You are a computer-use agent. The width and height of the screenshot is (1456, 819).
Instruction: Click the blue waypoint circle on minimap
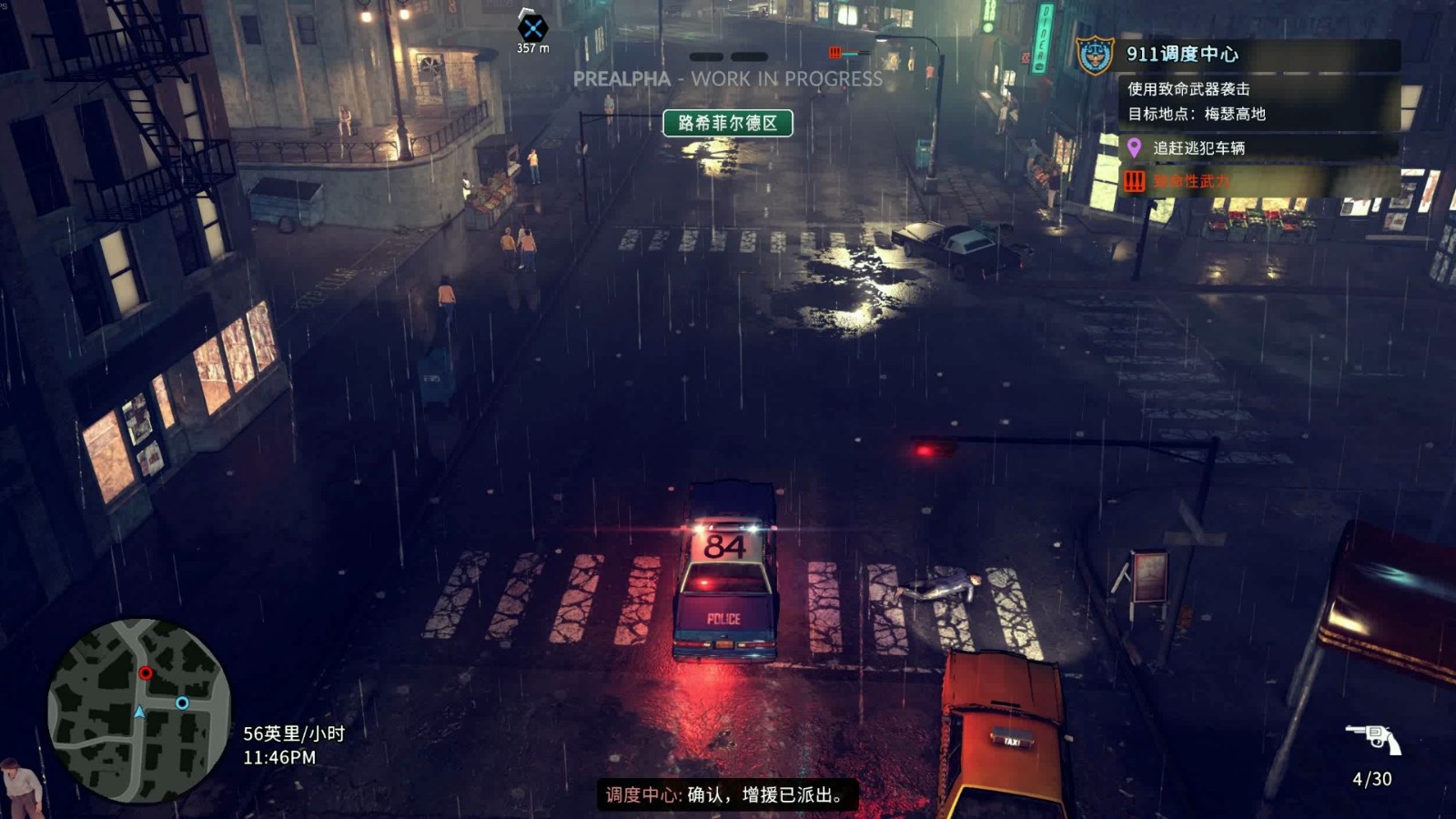(x=182, y=703)
